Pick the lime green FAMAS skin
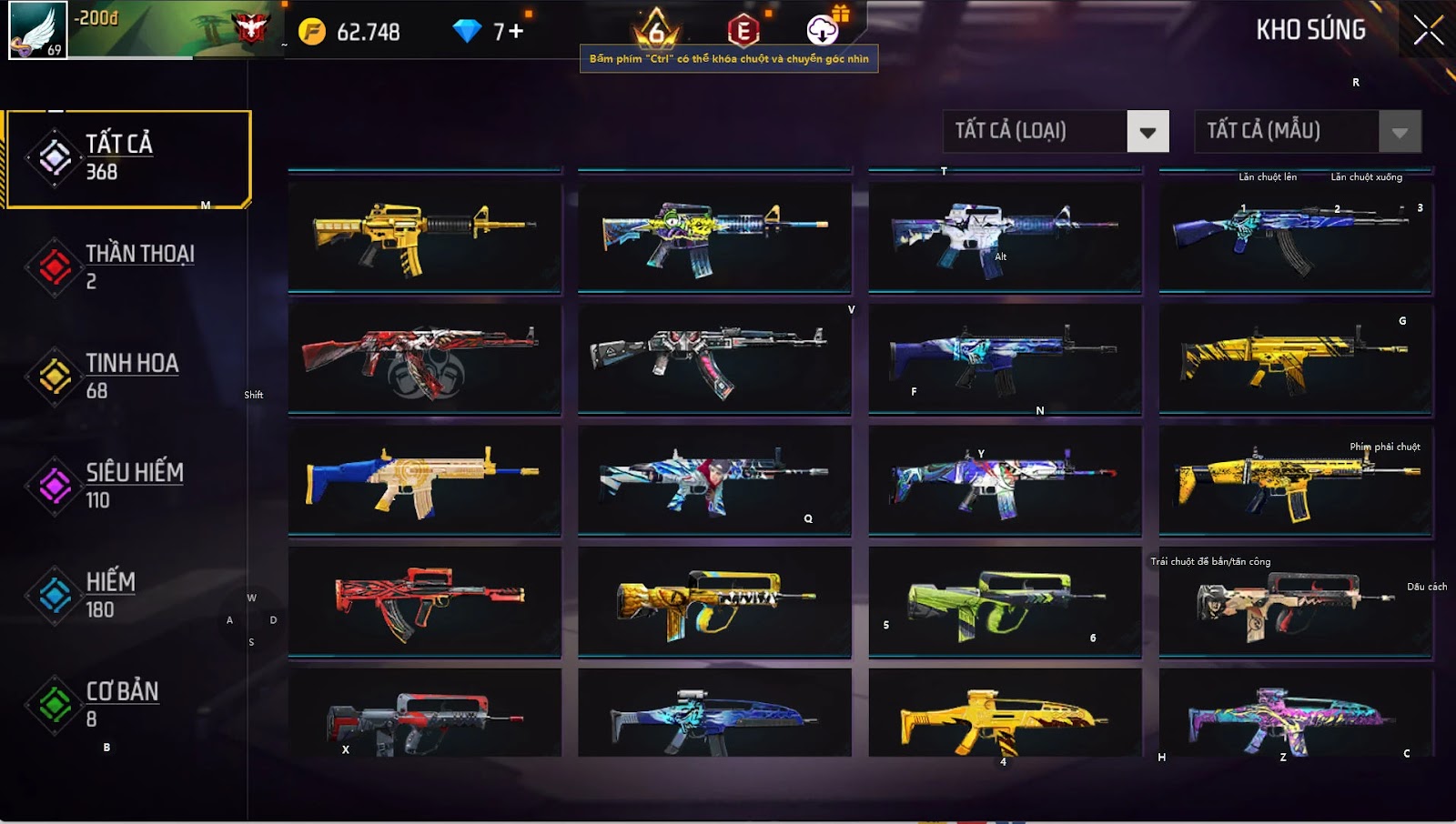This screenshot has width=1456, height=824. coord(1005,601)
